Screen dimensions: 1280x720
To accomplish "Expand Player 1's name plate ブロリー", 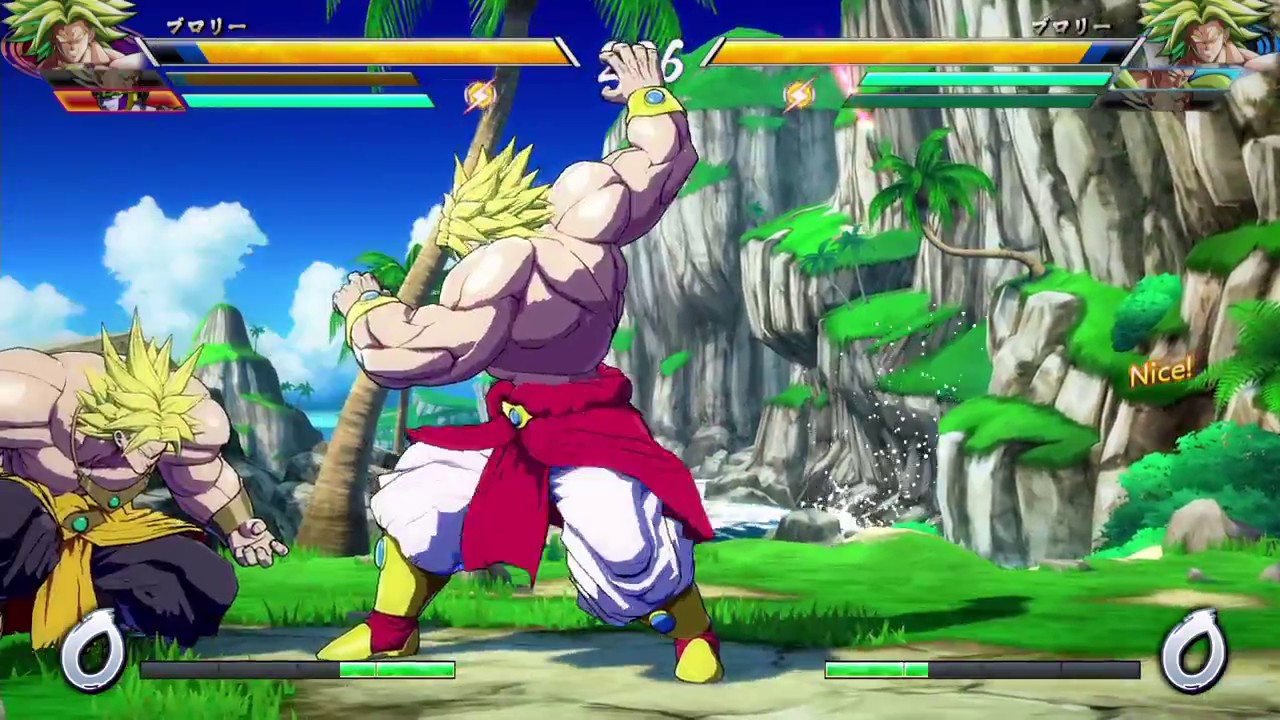I will point(205,25).
